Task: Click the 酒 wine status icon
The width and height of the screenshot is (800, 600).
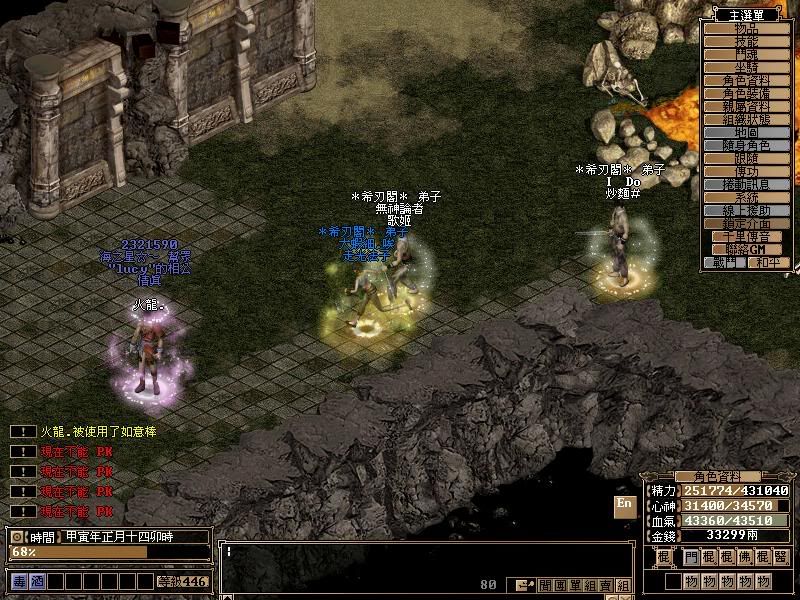Action: pos(37,581)
